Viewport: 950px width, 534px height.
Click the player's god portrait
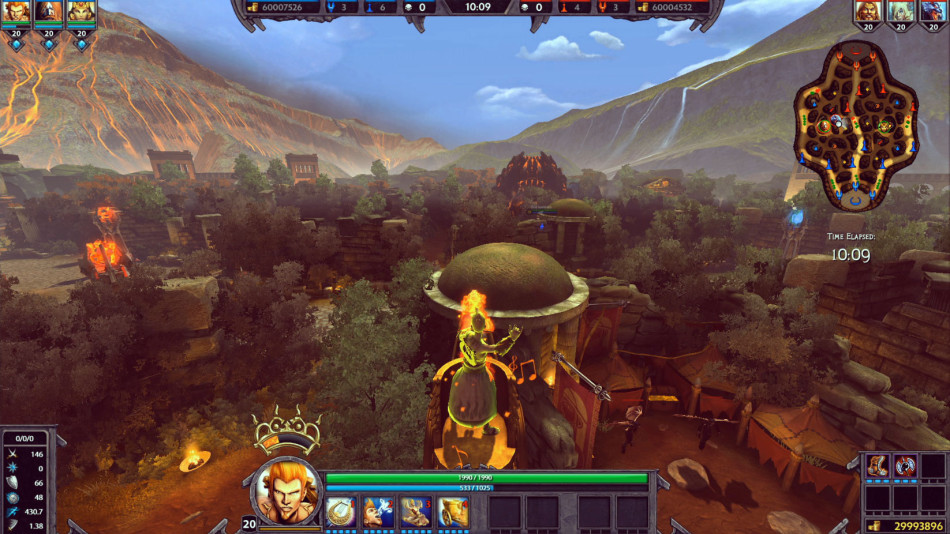point(289,490)
